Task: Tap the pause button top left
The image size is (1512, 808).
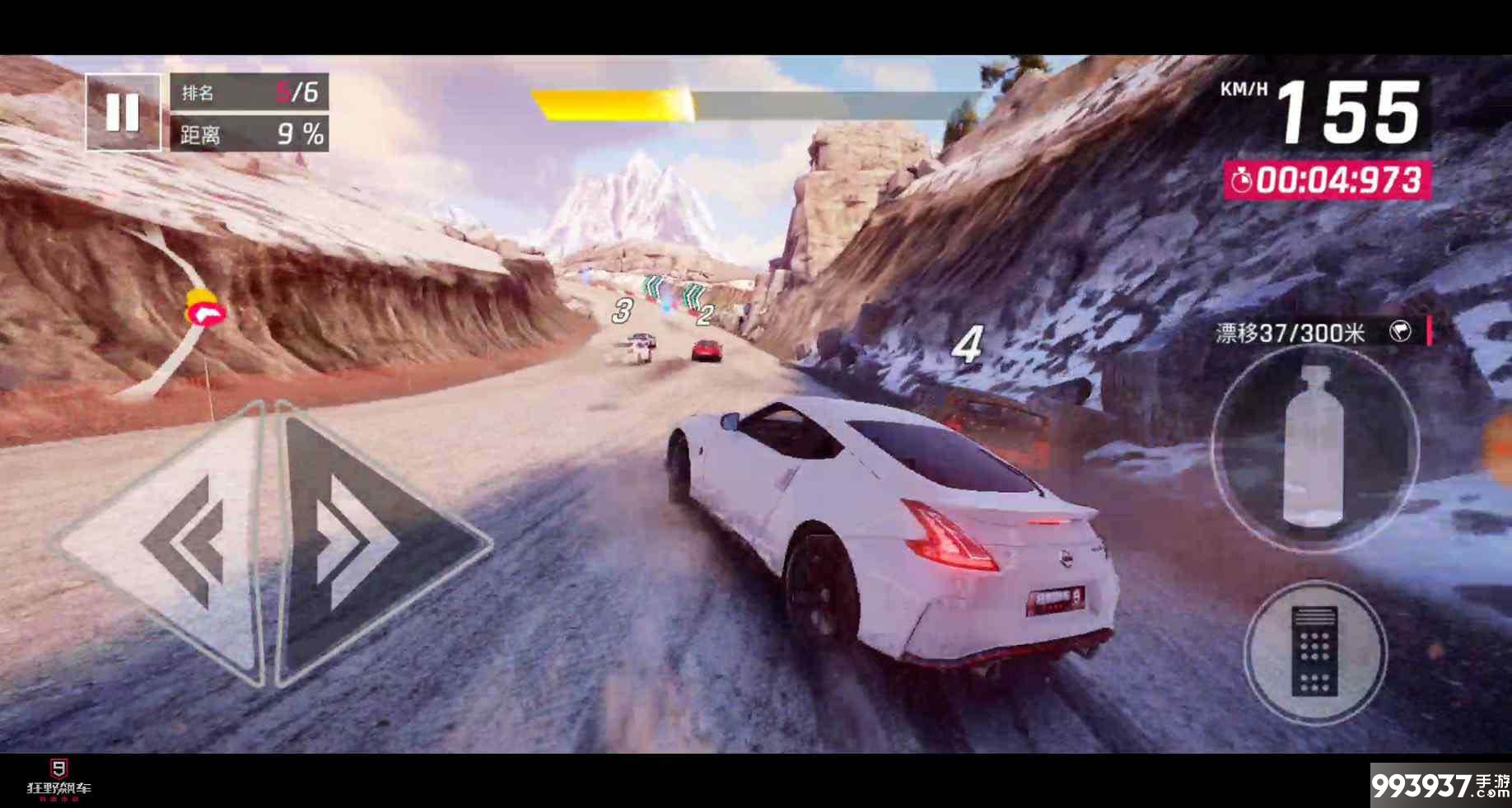Action: (124, 113)
